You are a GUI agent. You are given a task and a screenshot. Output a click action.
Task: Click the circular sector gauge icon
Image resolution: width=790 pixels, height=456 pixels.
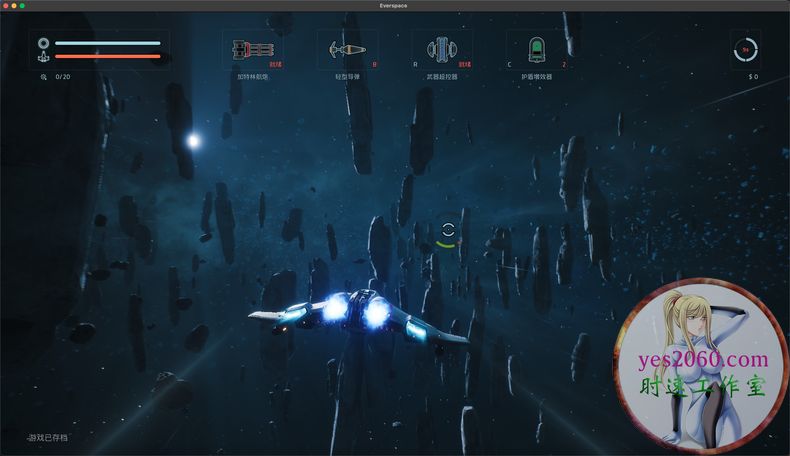click(745, 49)
